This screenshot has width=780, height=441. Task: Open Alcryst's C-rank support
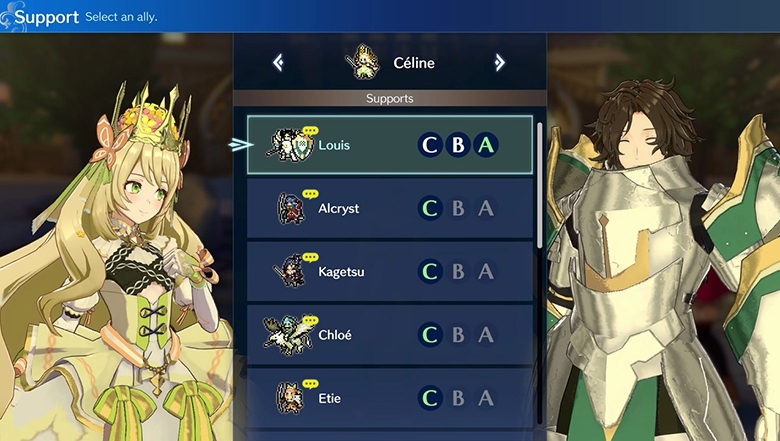pyautogui.click(x=430, y=208)
